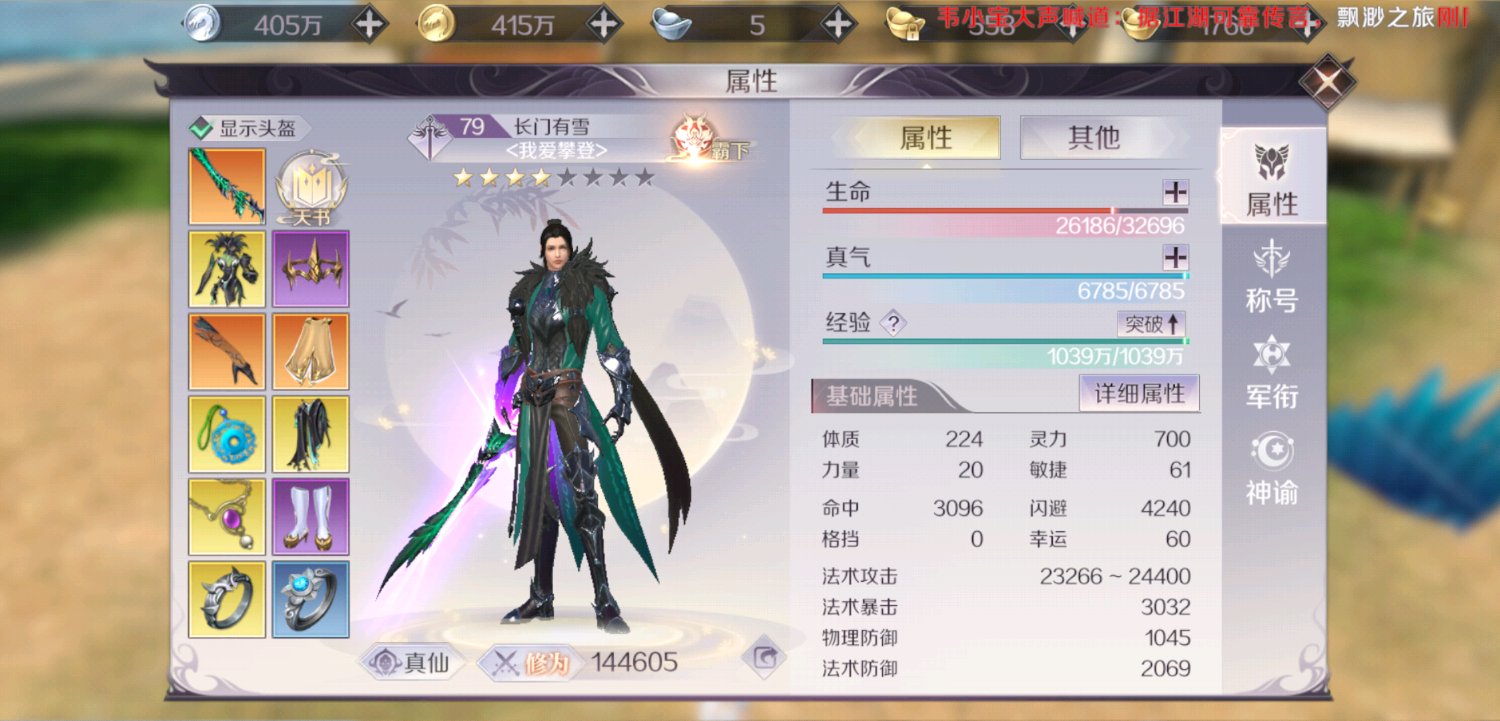The height and width of the screenshot is (721, 1500).
Task: Open the 详细属性 tab
Action: pos(1139,394)
